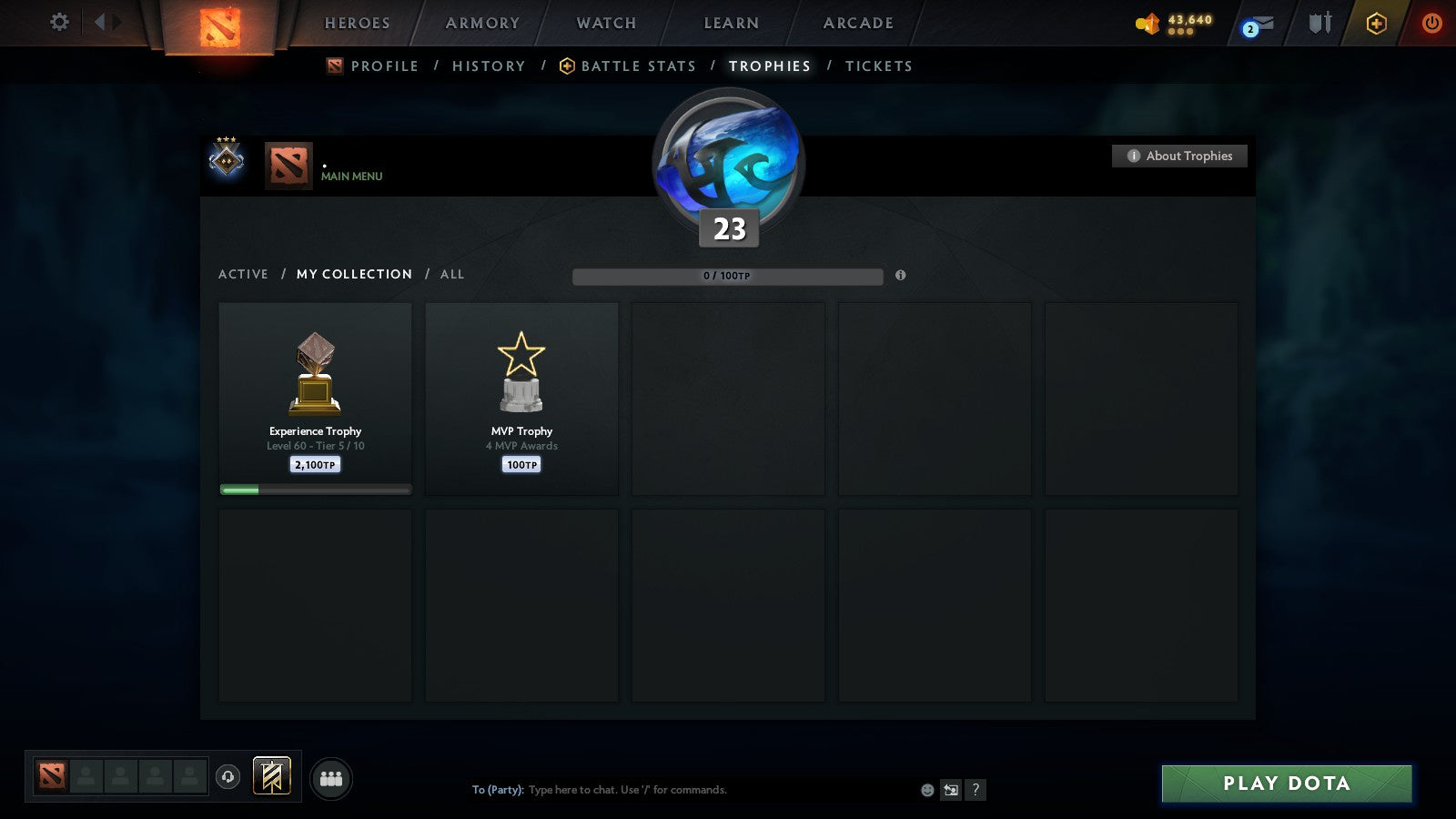Click the PLAY DOTA button
The image size is (1456, 819).
[1286, 783]
